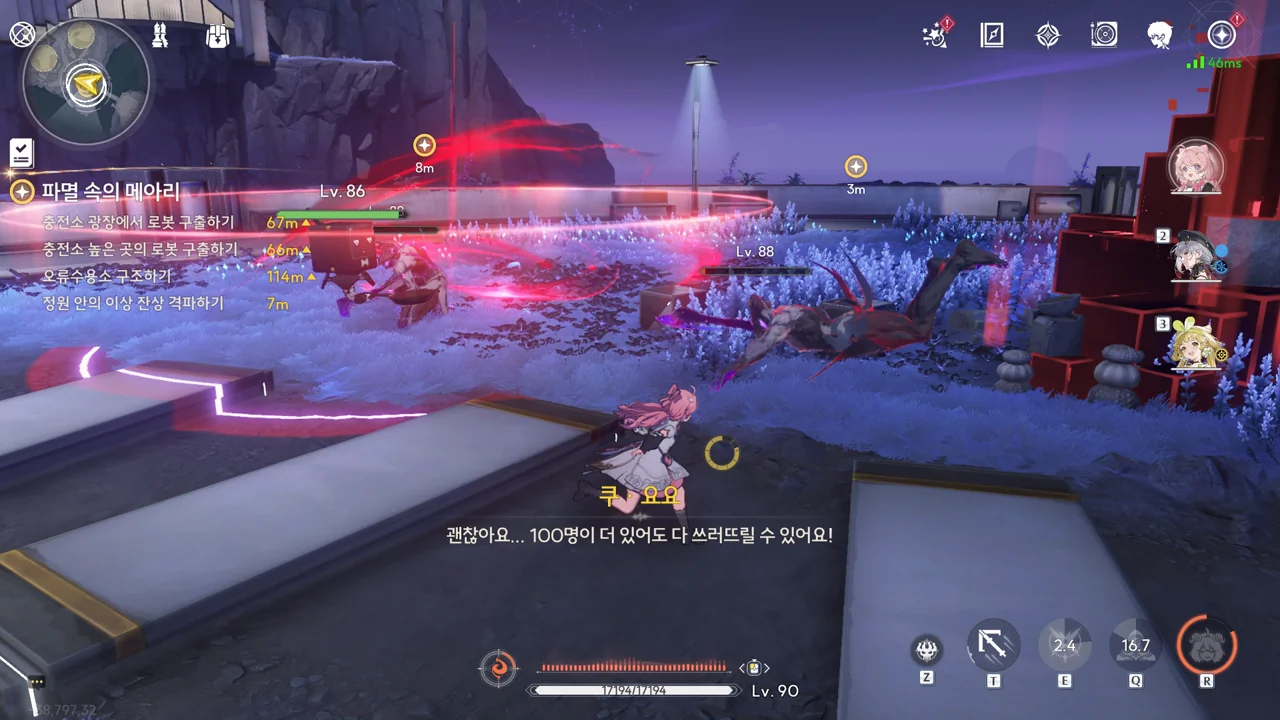Open the quest checklist icon
The width and height of the screenshot is (1280, 720).
(22, 153)
